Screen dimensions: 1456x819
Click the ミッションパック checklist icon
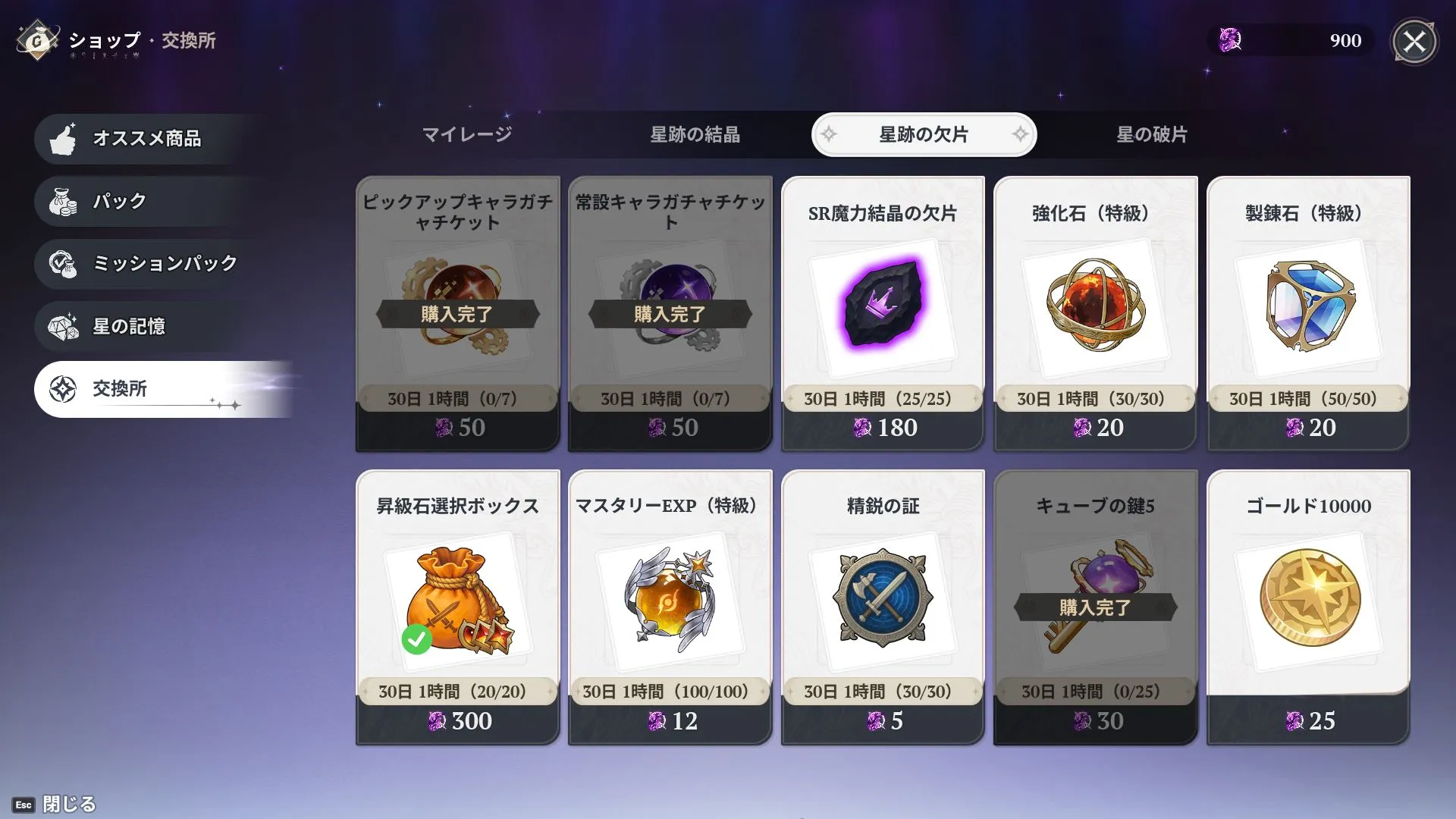[x=64, y=263]
